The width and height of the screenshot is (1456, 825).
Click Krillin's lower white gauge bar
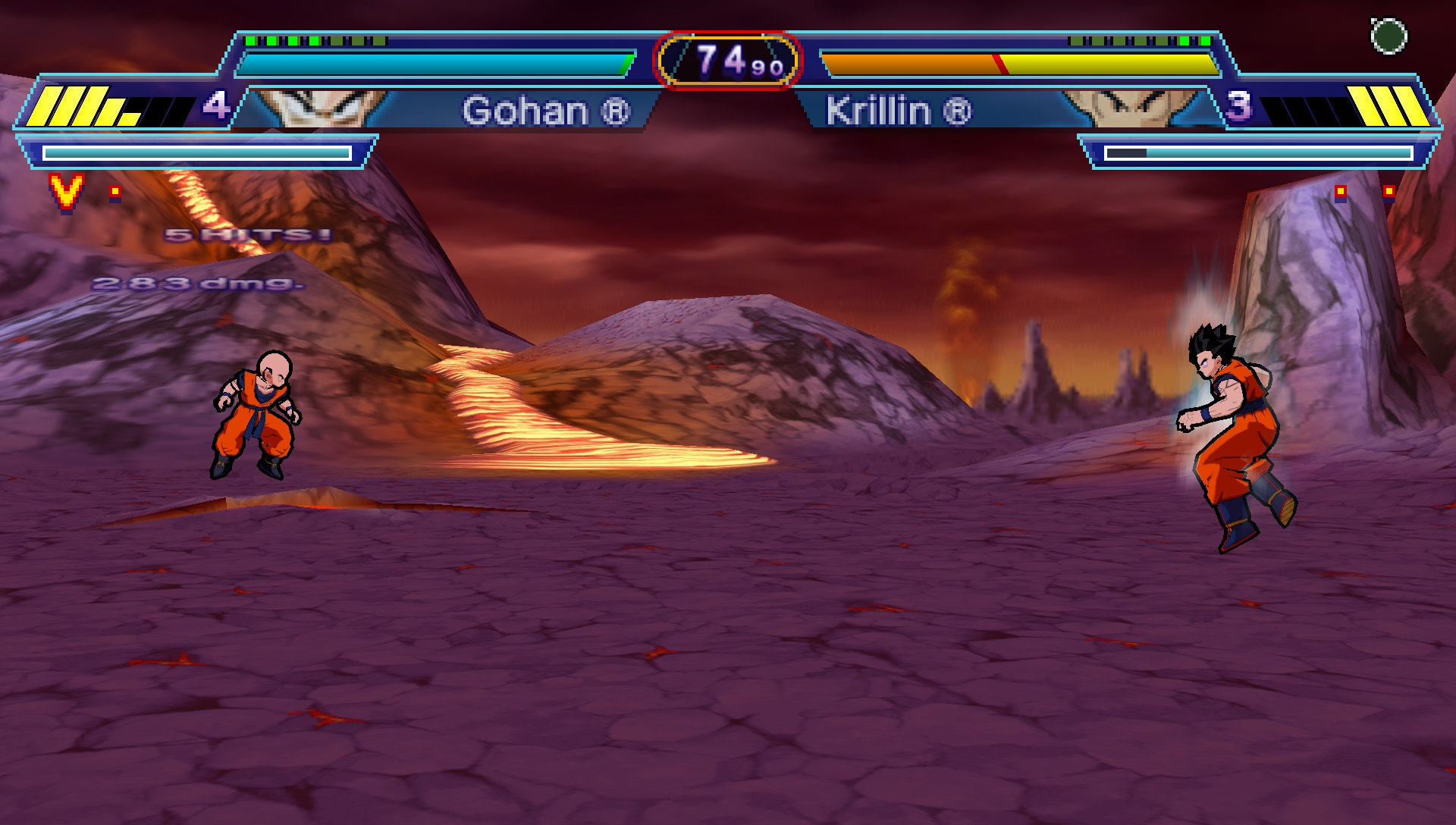(x=1259, y=152)
